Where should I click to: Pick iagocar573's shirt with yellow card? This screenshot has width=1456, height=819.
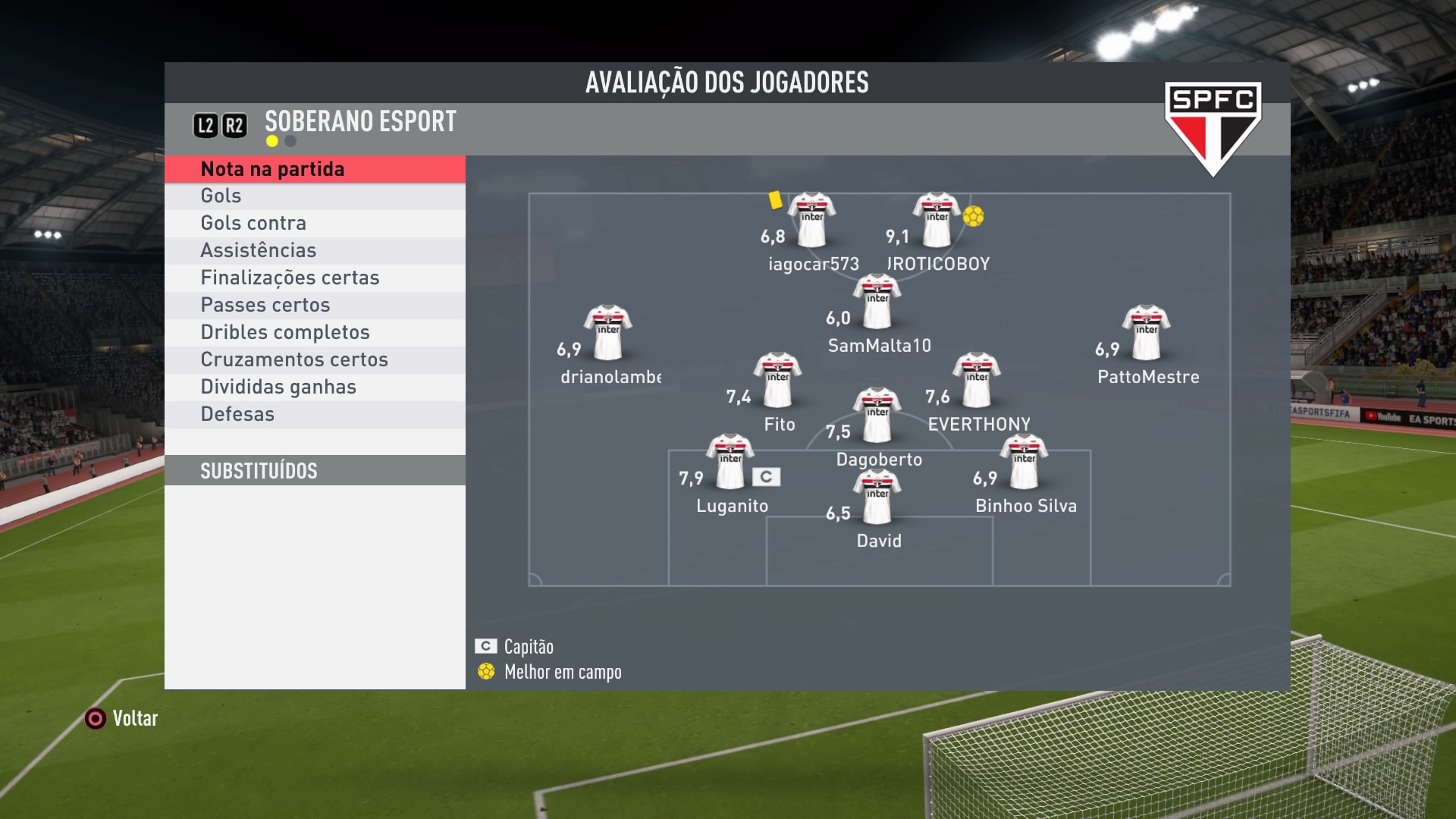point(811,219)
